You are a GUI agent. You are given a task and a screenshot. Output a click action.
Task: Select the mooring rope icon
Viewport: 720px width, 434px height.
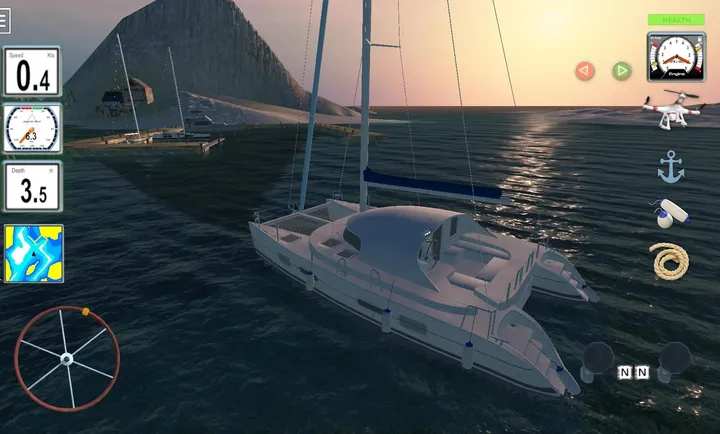click(668, 260)
